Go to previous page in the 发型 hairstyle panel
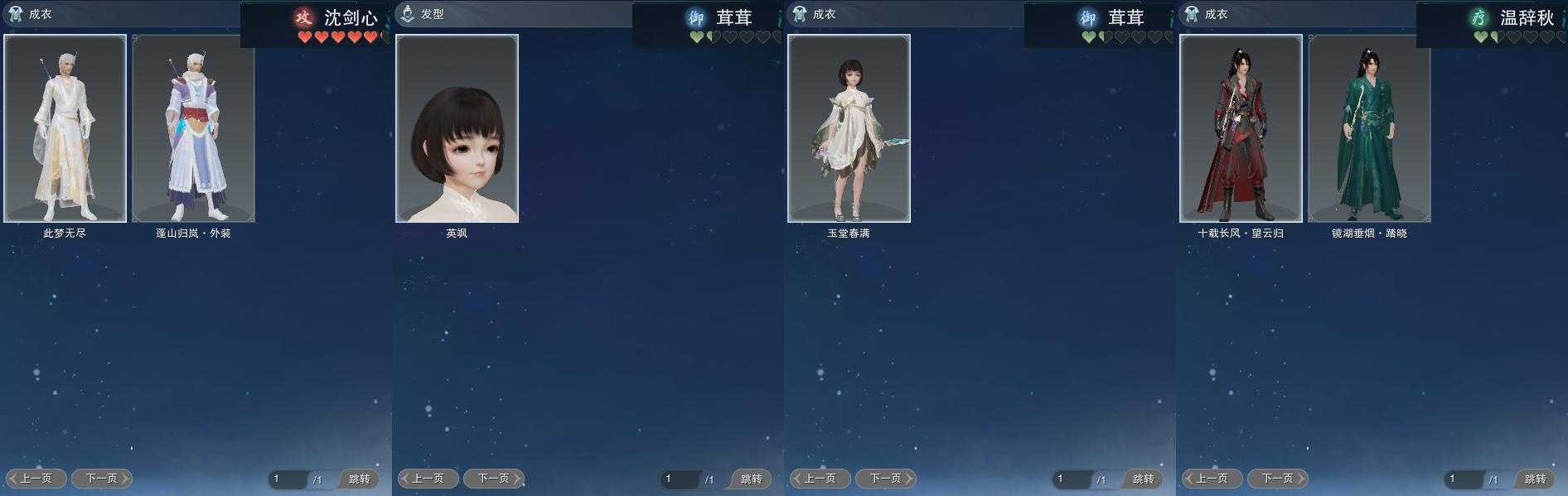 pyautogui.click(x=428, y=479)
